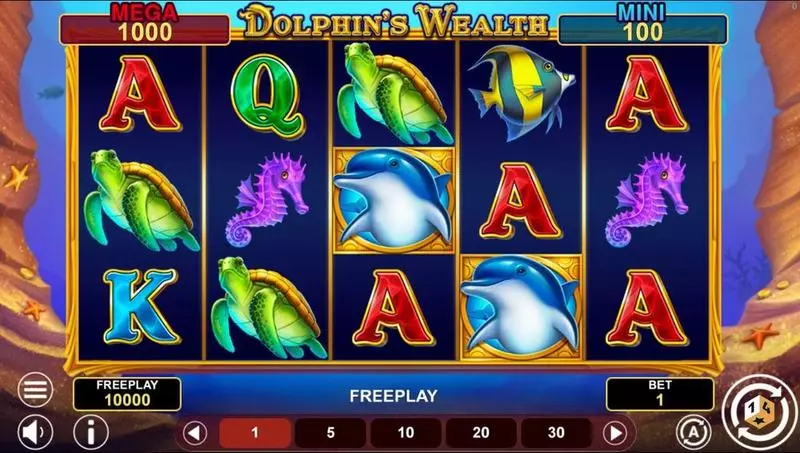This screenshot has width=800, height=453.
Task: Pick the bet value 20
Action: (x=481, y=433)
